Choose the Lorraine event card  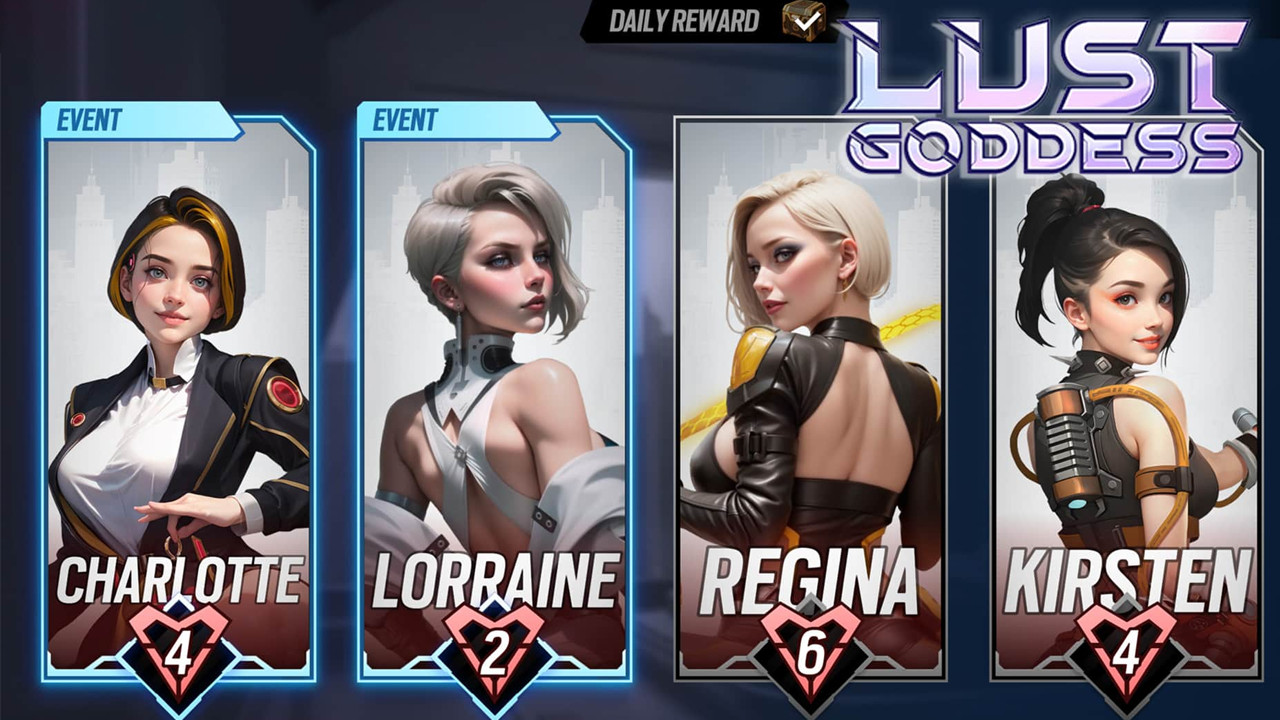point(494,400)
